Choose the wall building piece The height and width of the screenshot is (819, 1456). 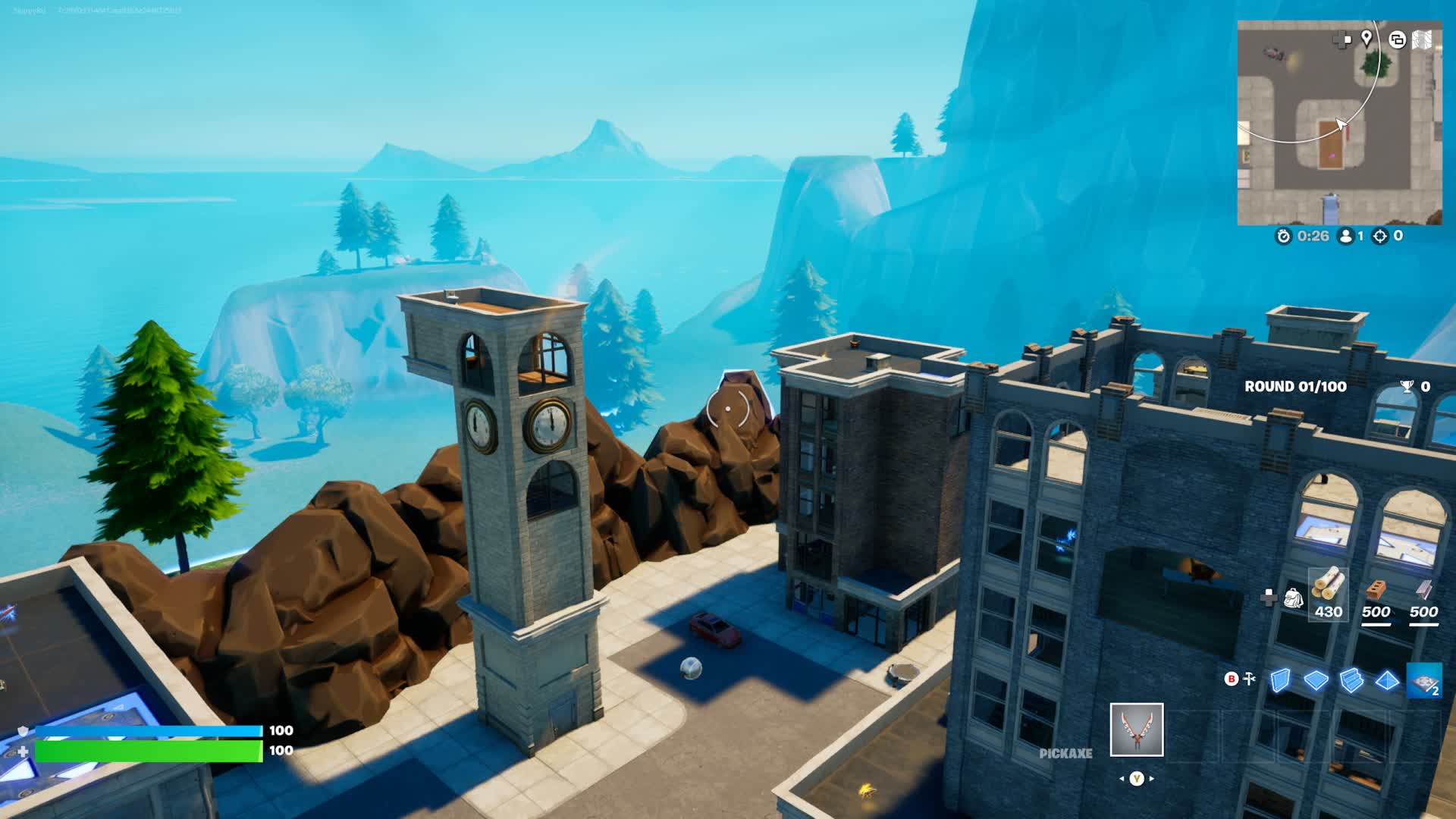tap(1280, 679)
